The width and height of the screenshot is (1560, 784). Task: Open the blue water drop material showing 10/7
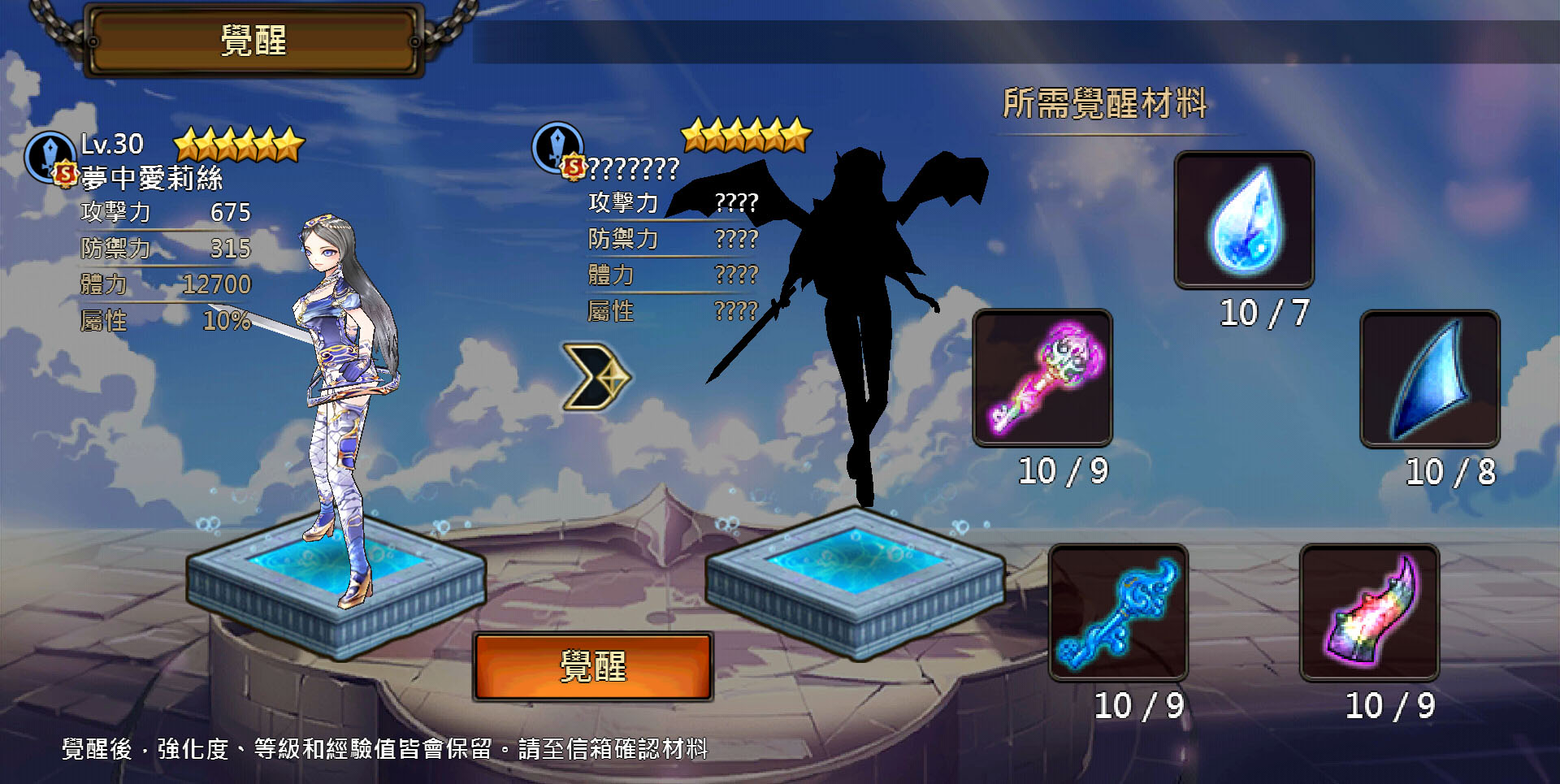tap(1244, 220)
